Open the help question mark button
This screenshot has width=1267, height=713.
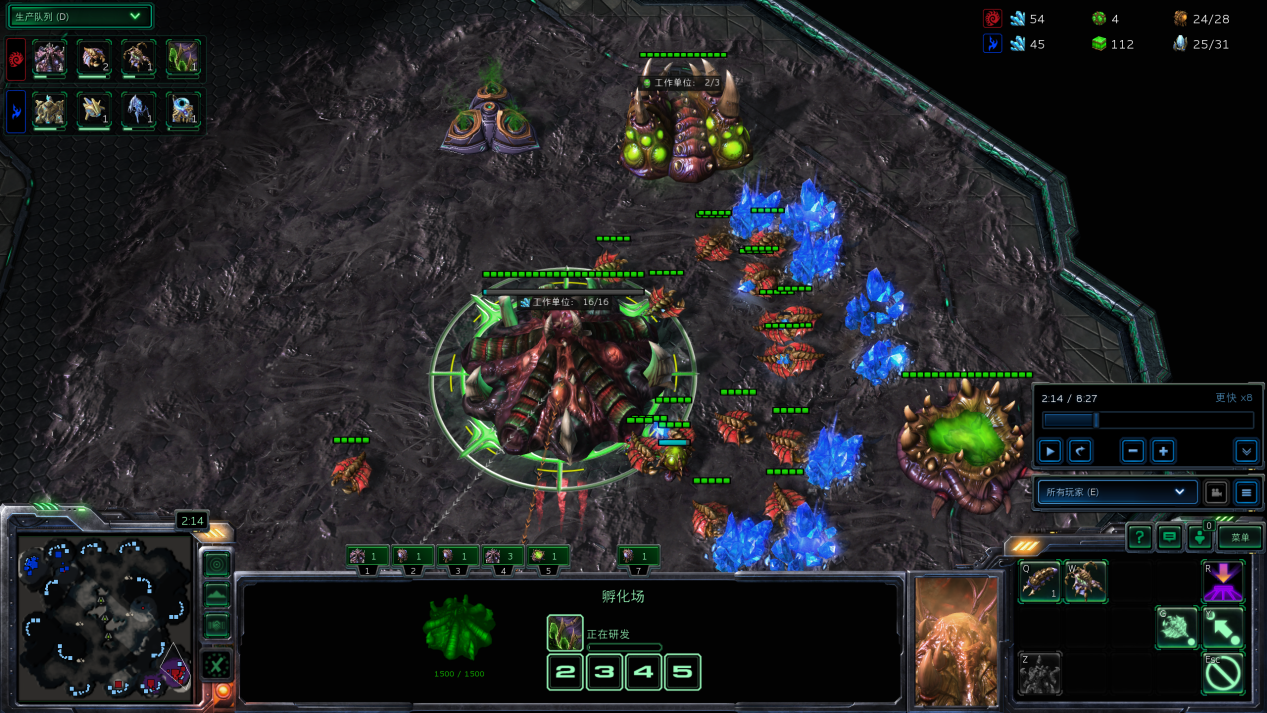(x=1139, y=538)
